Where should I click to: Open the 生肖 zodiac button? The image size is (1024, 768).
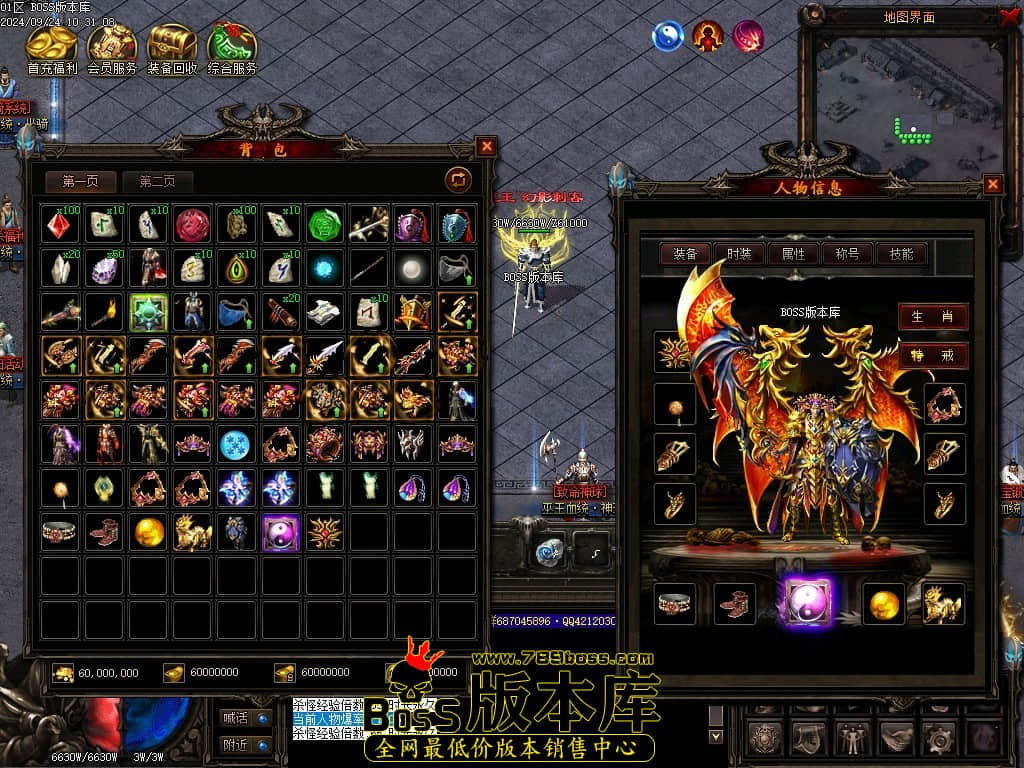coord(933,316)
